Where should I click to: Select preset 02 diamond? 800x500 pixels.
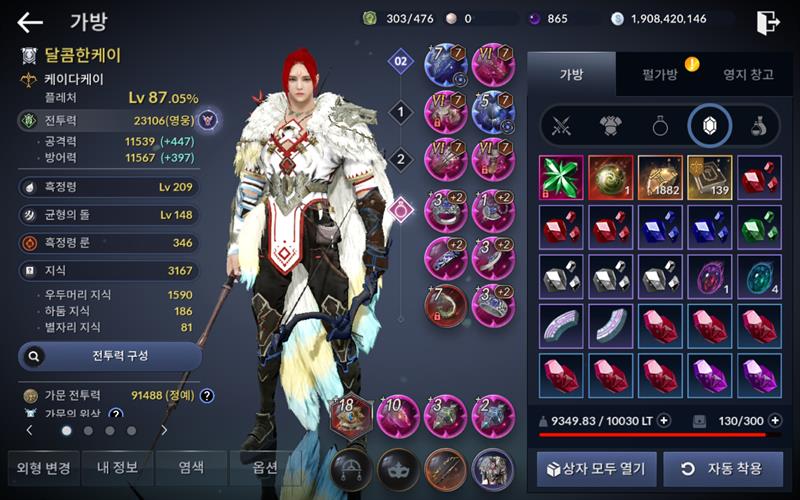[401, 62]
